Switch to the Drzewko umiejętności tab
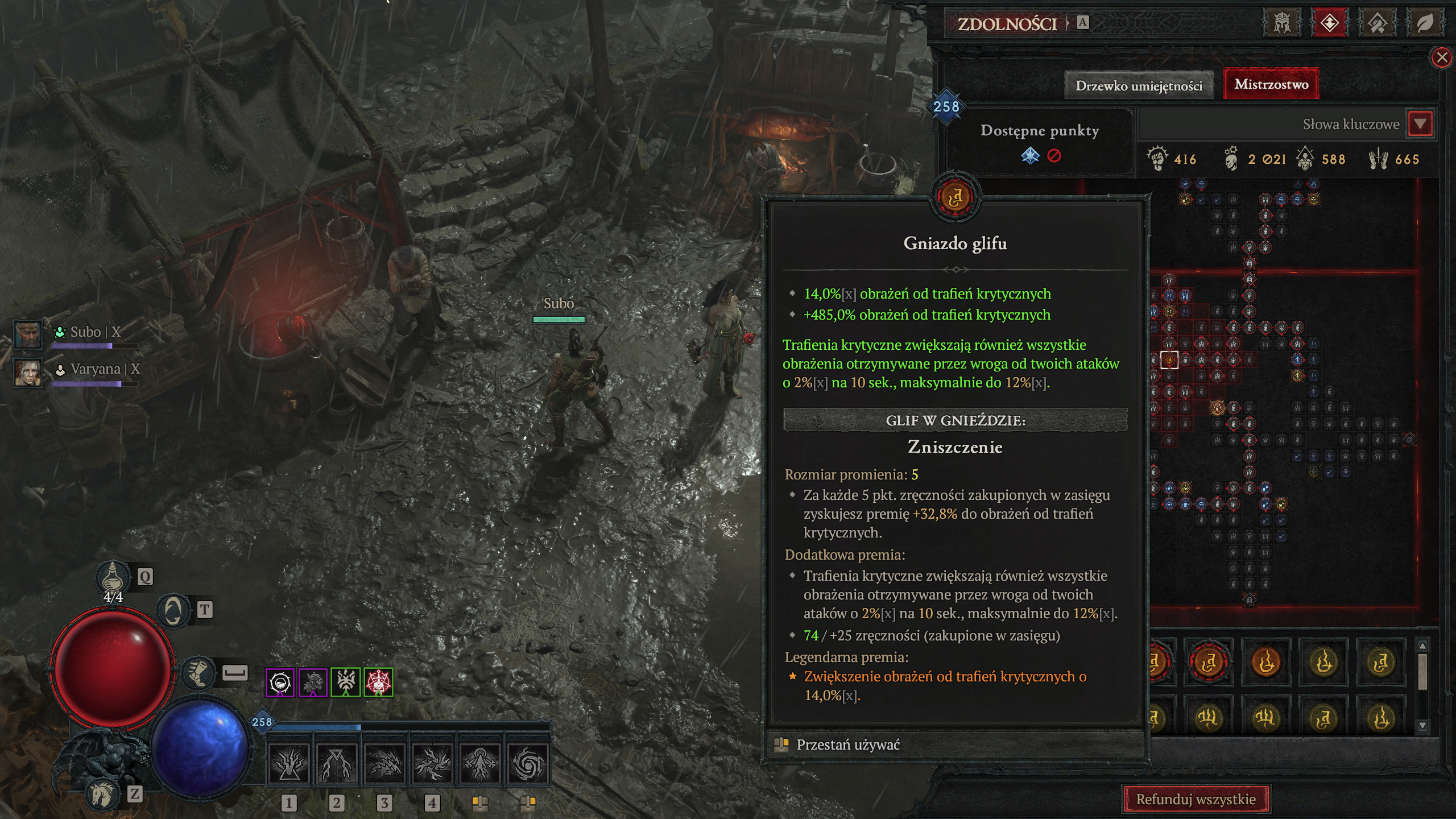Screen dimensions: 1456x819 coord(1139,86)
